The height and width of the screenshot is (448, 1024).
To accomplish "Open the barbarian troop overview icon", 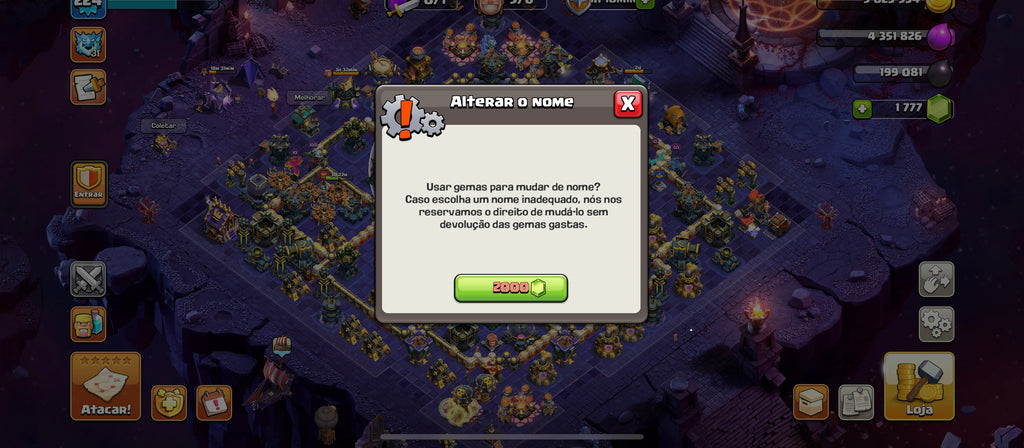I will tap(88, 324).
